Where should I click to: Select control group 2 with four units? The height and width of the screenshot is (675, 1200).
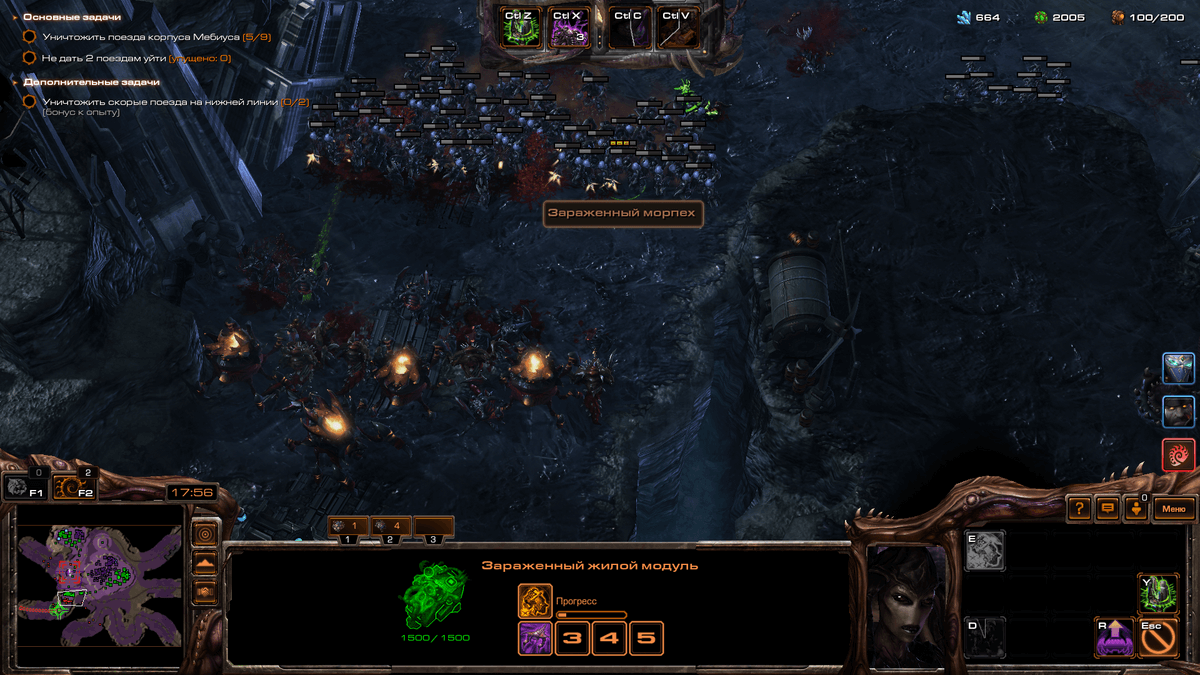pos(391,526)
